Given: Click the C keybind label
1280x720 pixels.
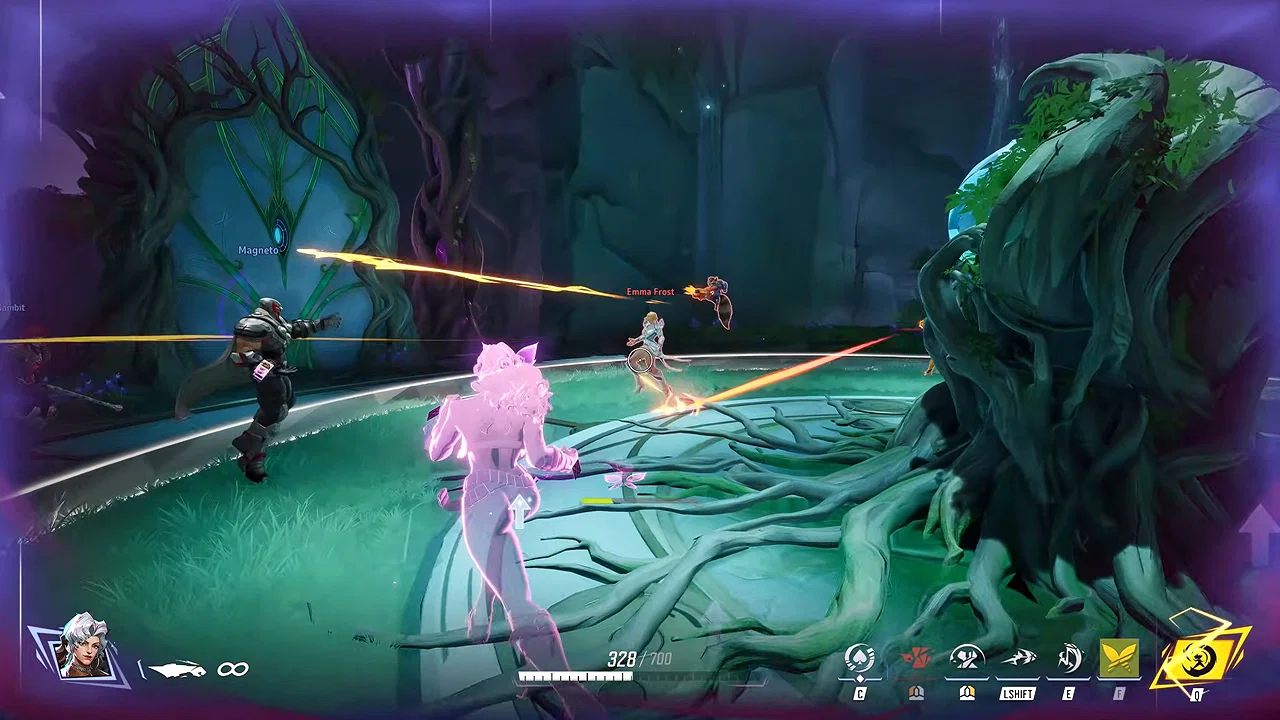Looking at the screenshot, I should [860, 692].
